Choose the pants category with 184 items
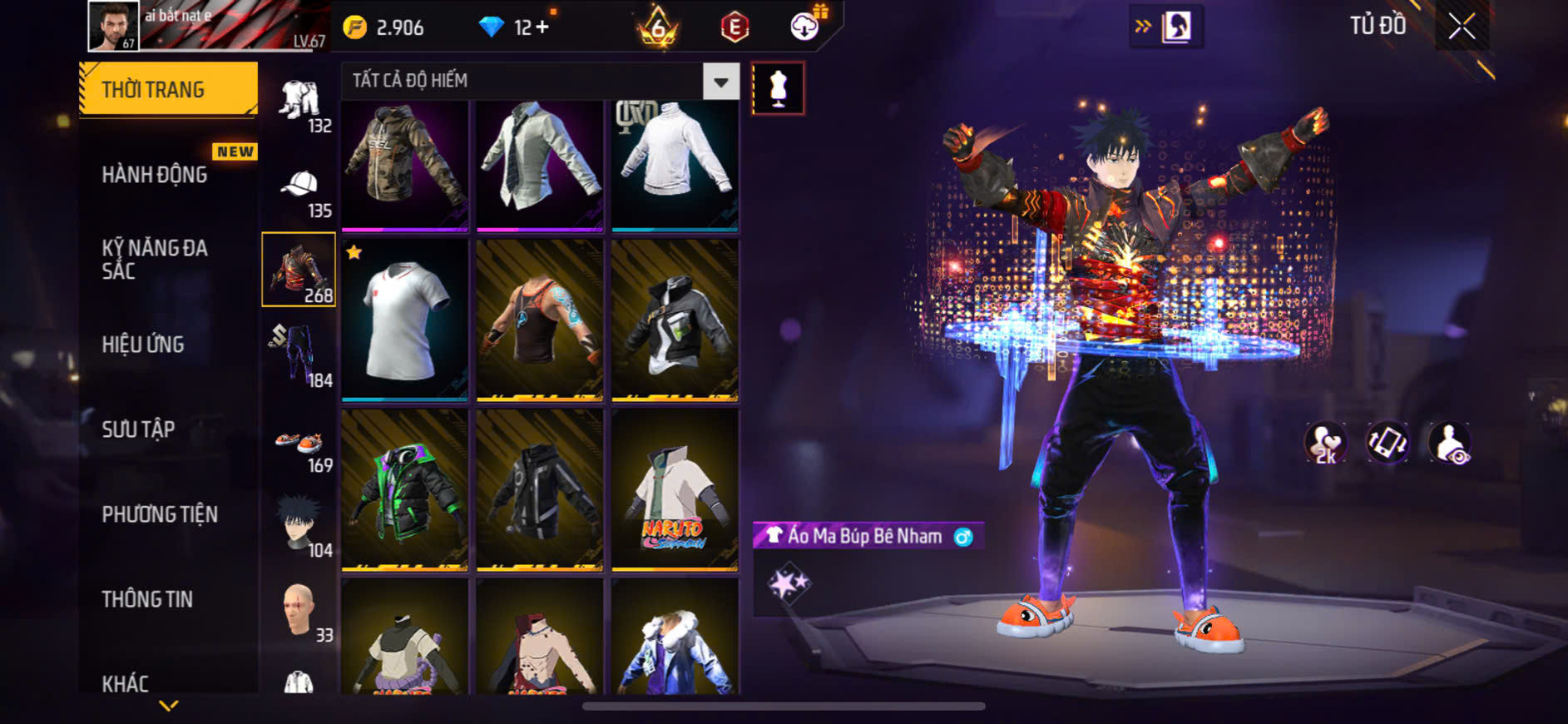 coord(299,355)
